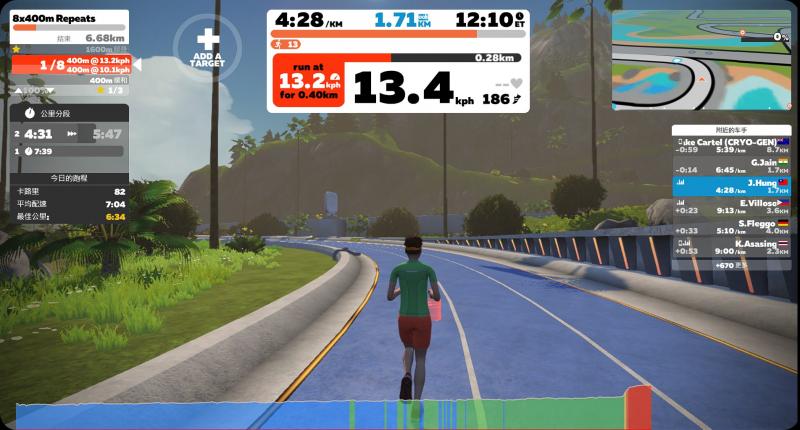Choose E.Villoso from the nearby list

(x=734, y=206)
